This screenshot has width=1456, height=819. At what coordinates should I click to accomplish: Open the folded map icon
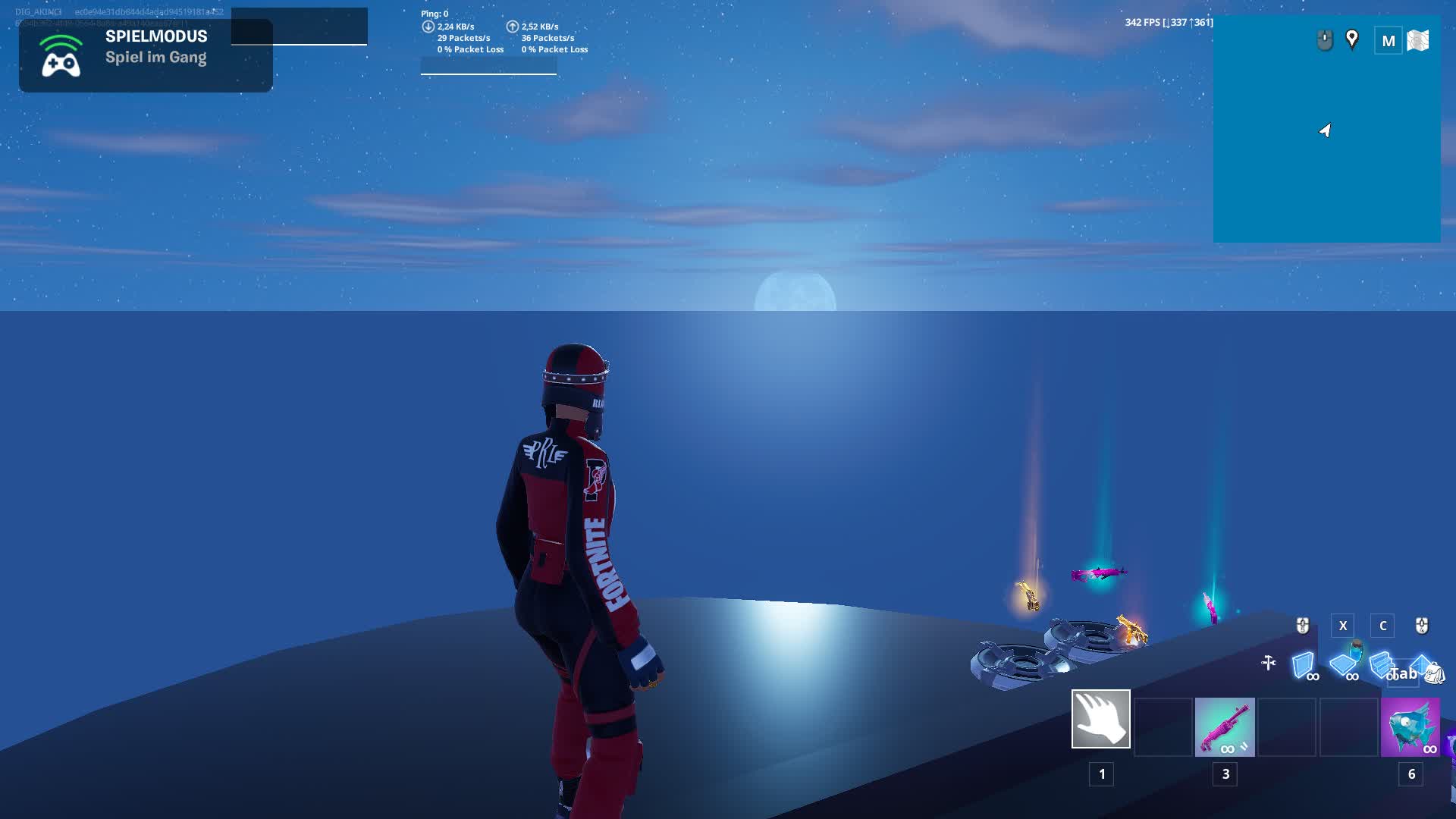point(1417,41)
